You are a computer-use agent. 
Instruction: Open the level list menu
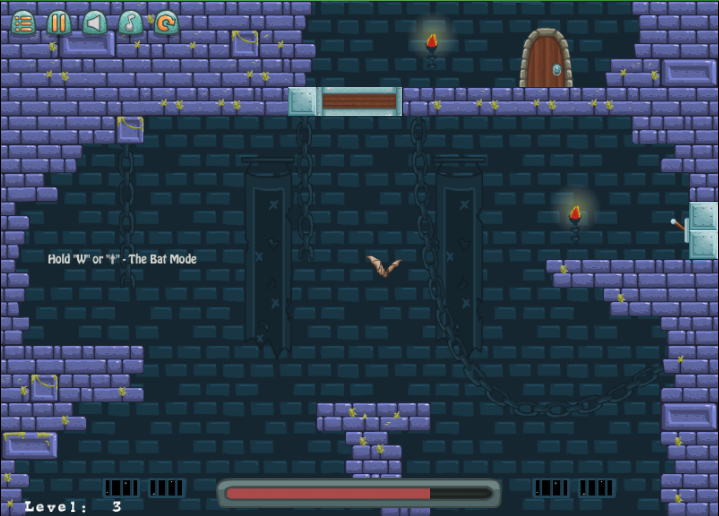pyautogui.click(x=23, y=22)
